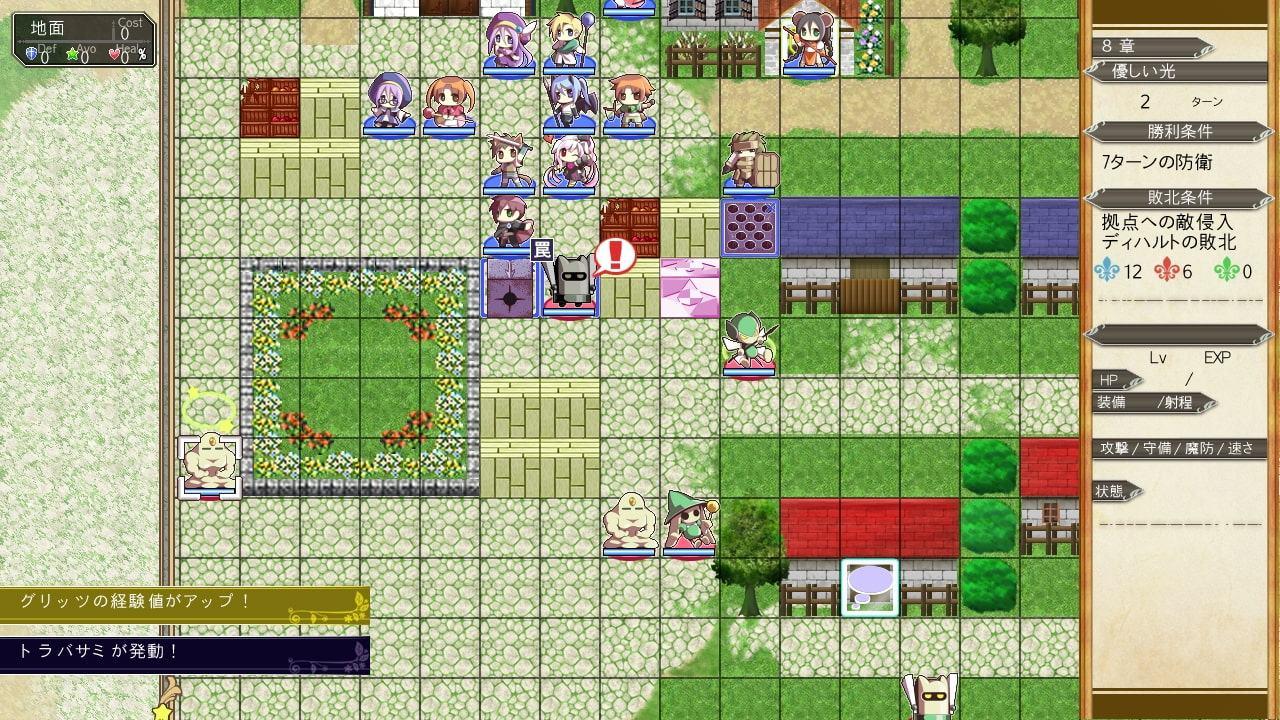Select the orange-haired boy in green tunic

coord(629,103)
